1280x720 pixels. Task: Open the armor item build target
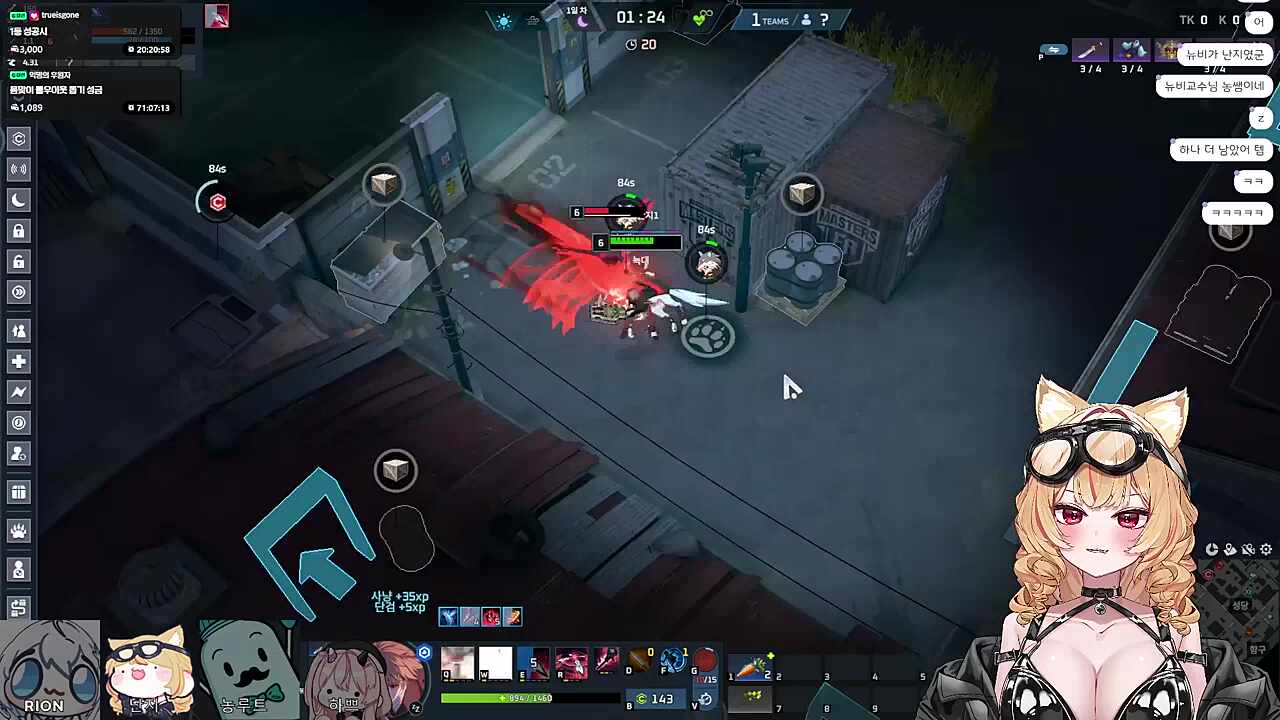point(1132,50)
